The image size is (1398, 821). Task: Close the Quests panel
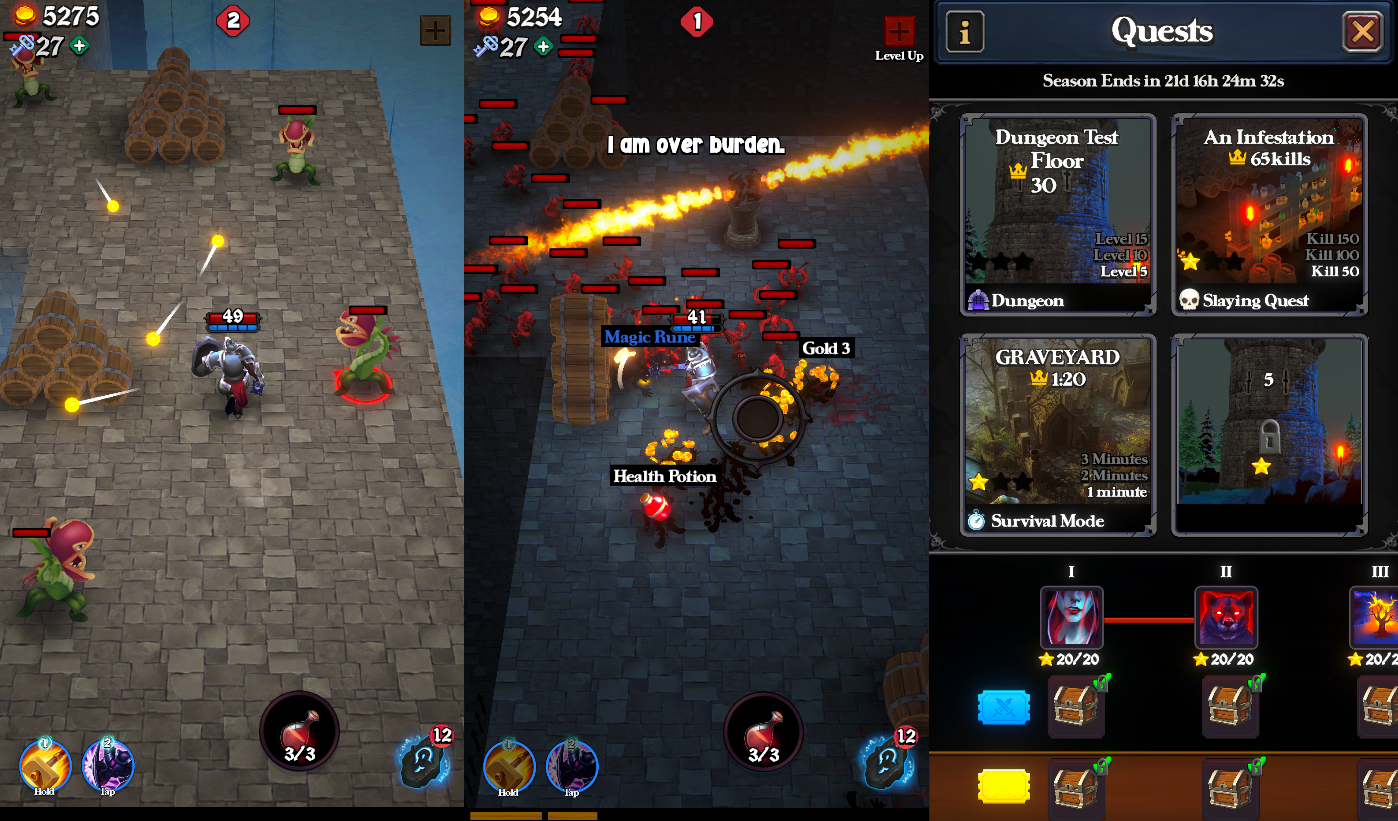tap(1362, 32)
